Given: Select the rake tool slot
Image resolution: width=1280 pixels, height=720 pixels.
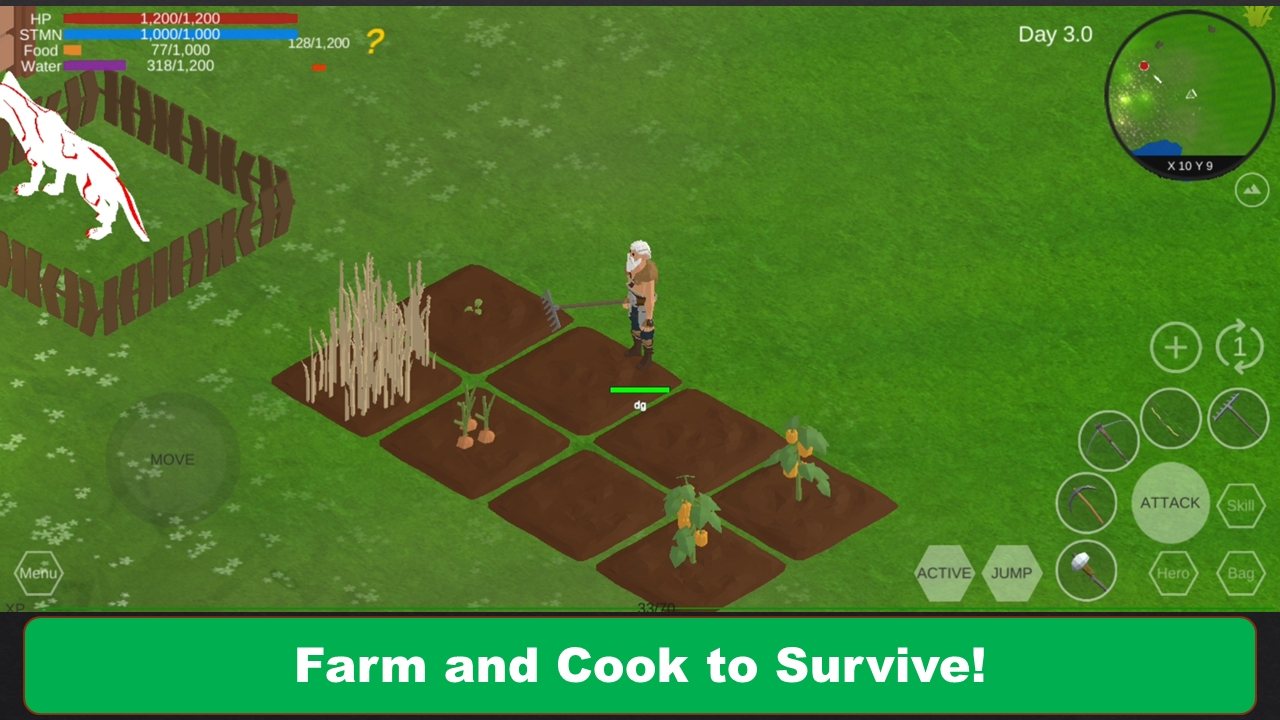Looking at the screenshot, I should [1238, 418].
